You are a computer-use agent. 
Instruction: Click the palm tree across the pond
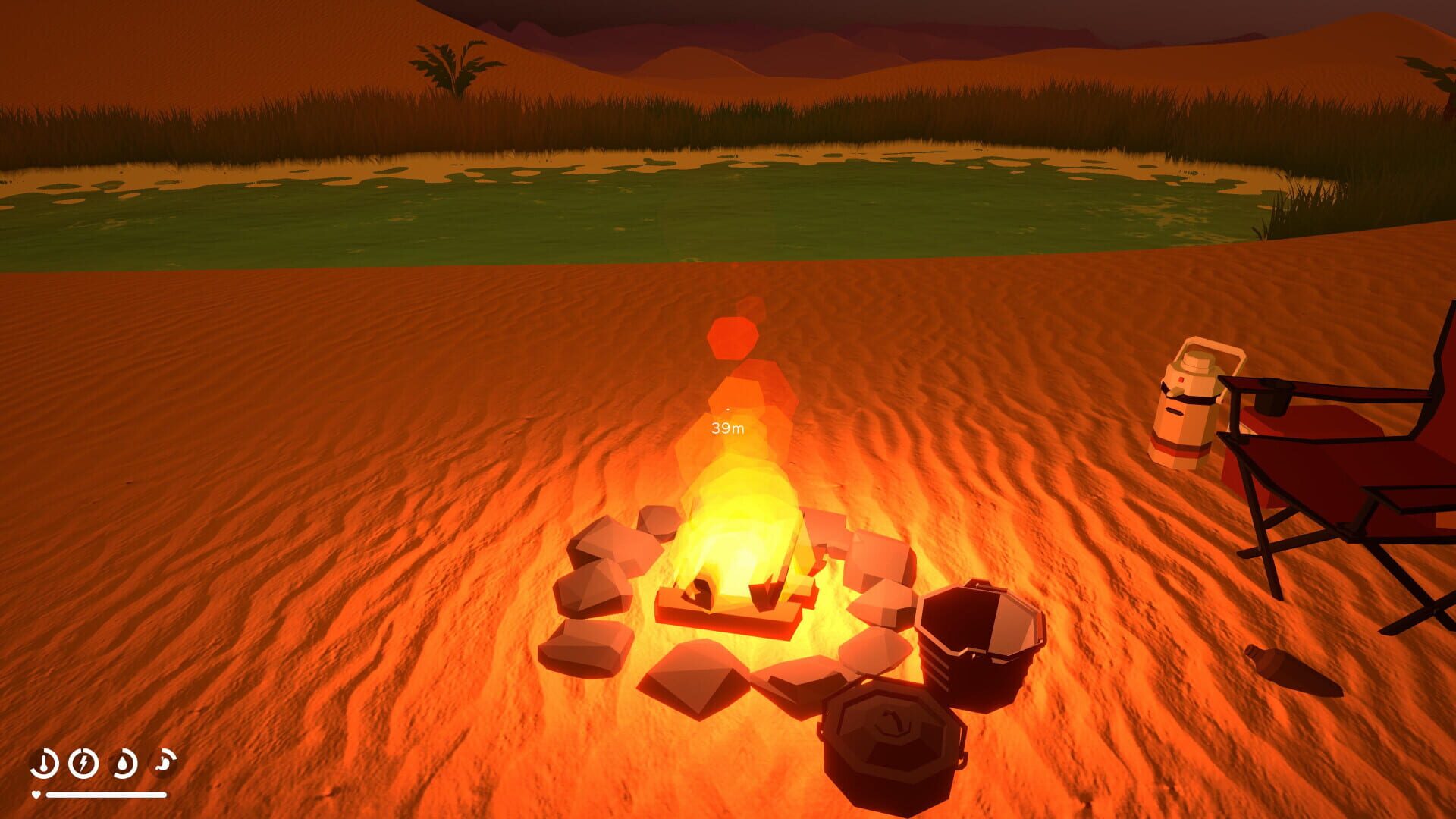(x=453, y=64)
